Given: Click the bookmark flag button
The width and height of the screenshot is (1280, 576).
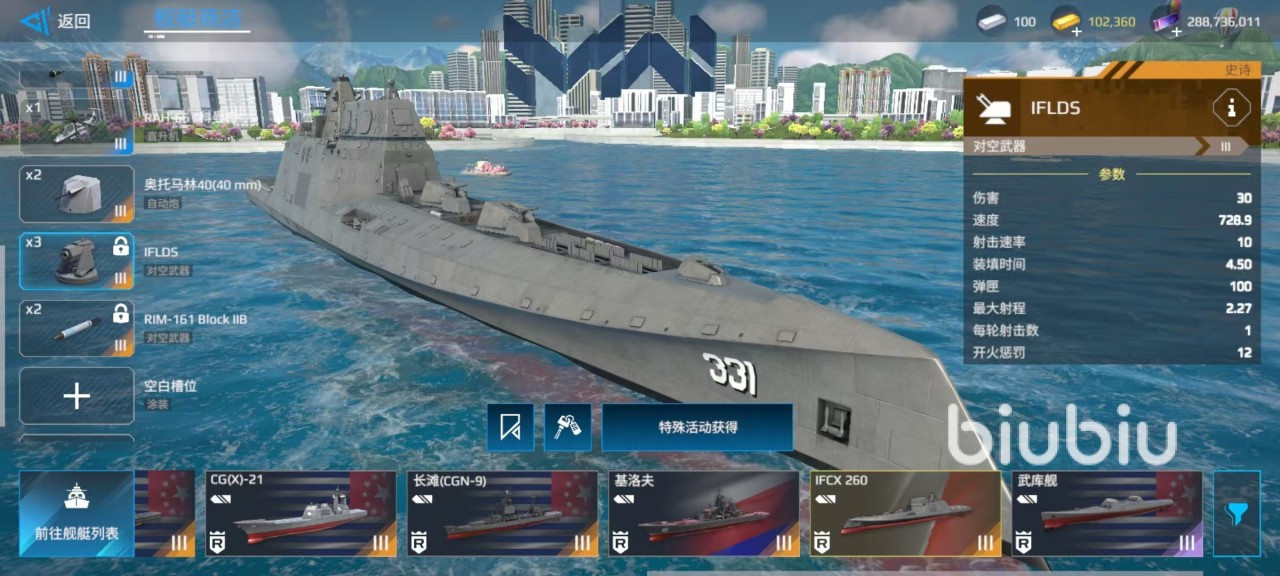Looking at the screenshot, I should pyautogui.click(x=511, y=428).
